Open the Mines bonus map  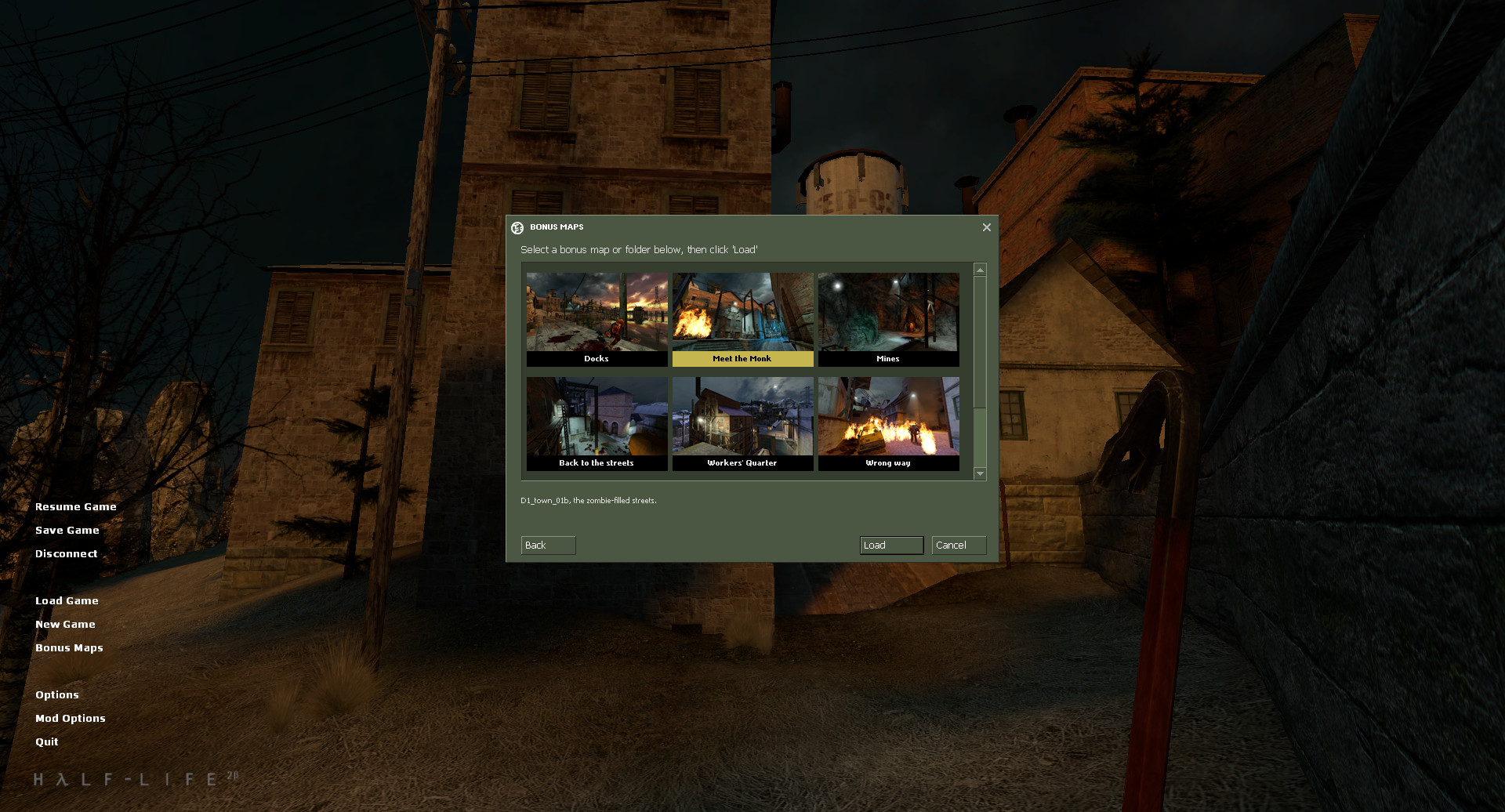click(x=888, y=317)
